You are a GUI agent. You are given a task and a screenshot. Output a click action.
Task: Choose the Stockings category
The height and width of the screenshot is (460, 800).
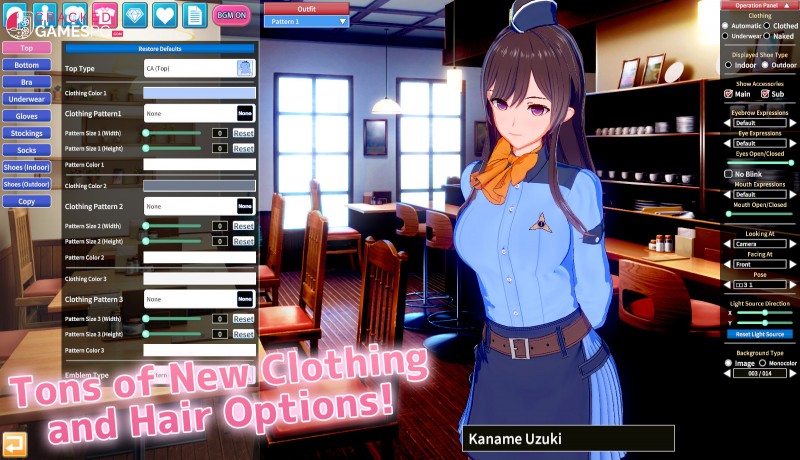[27, 133]
